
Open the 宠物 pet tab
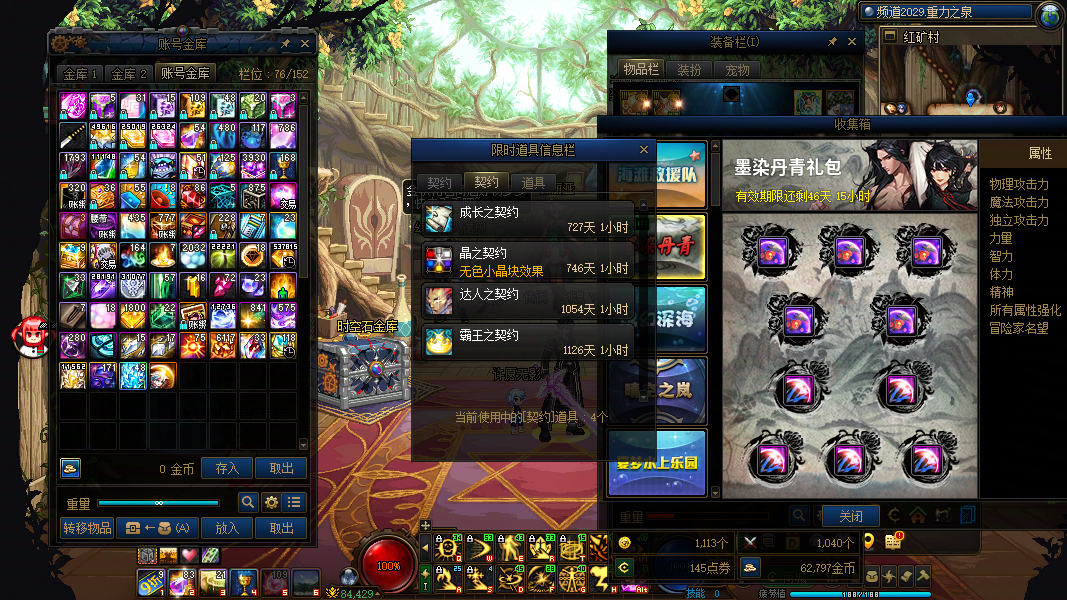coord(738,70)
